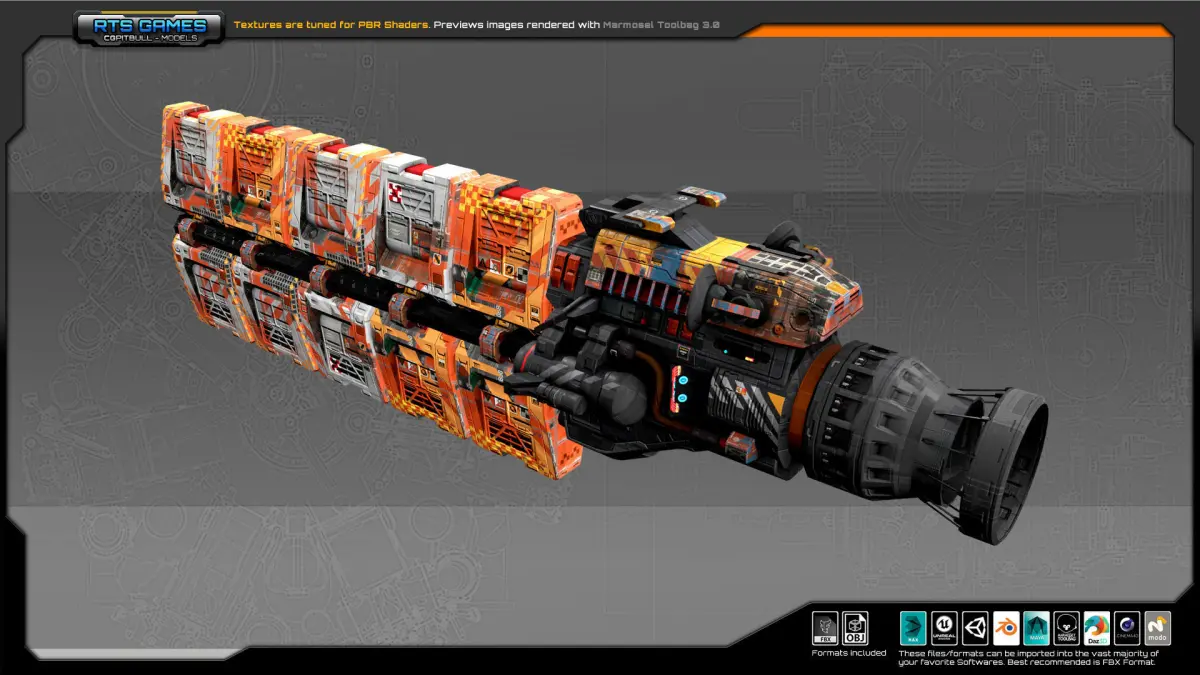
Task: Select the Marmoset Toolbag icon
Action: coord(1067,628)
